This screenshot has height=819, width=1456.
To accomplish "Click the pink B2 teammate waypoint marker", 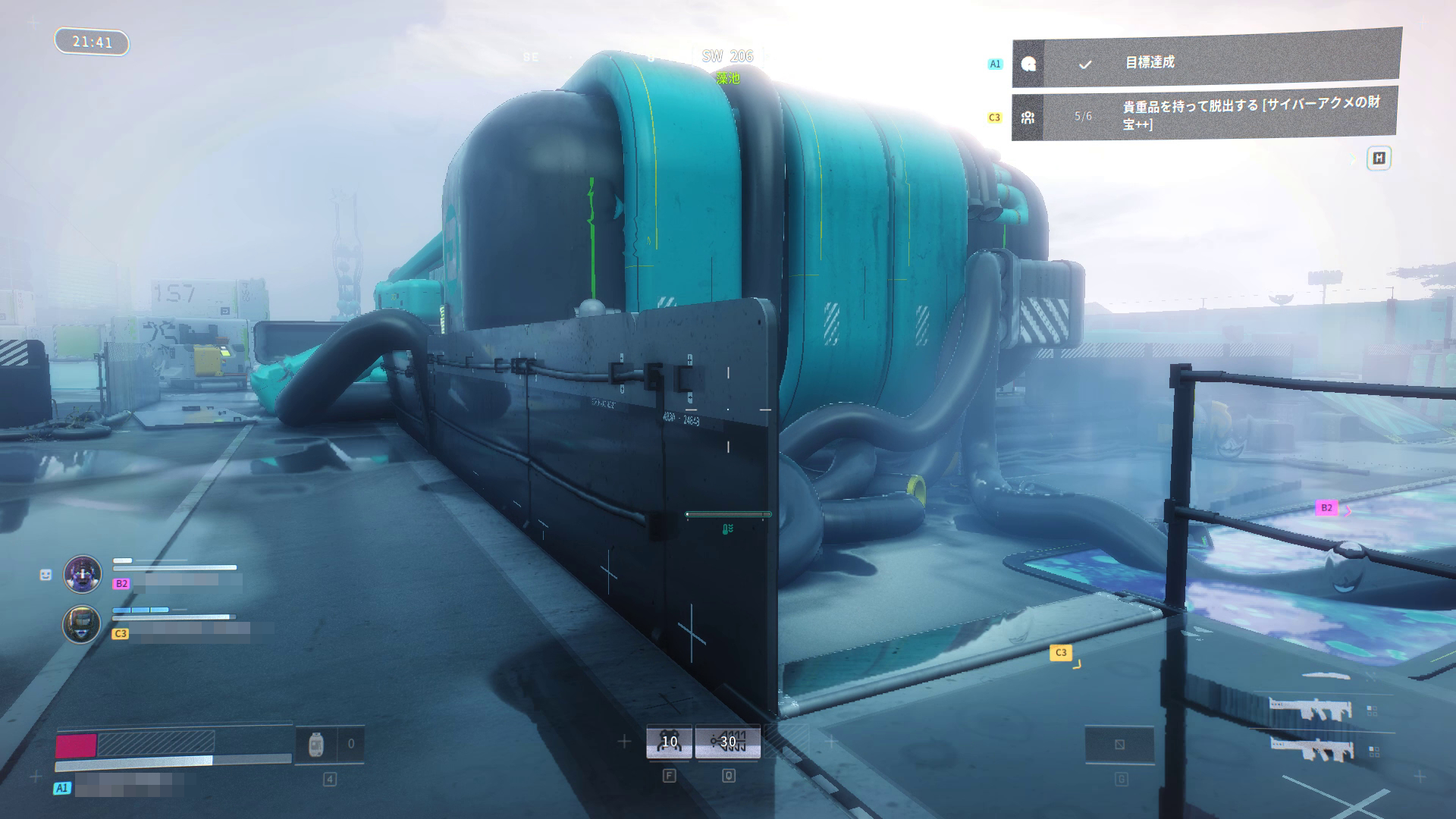I will pos(1326,508).
